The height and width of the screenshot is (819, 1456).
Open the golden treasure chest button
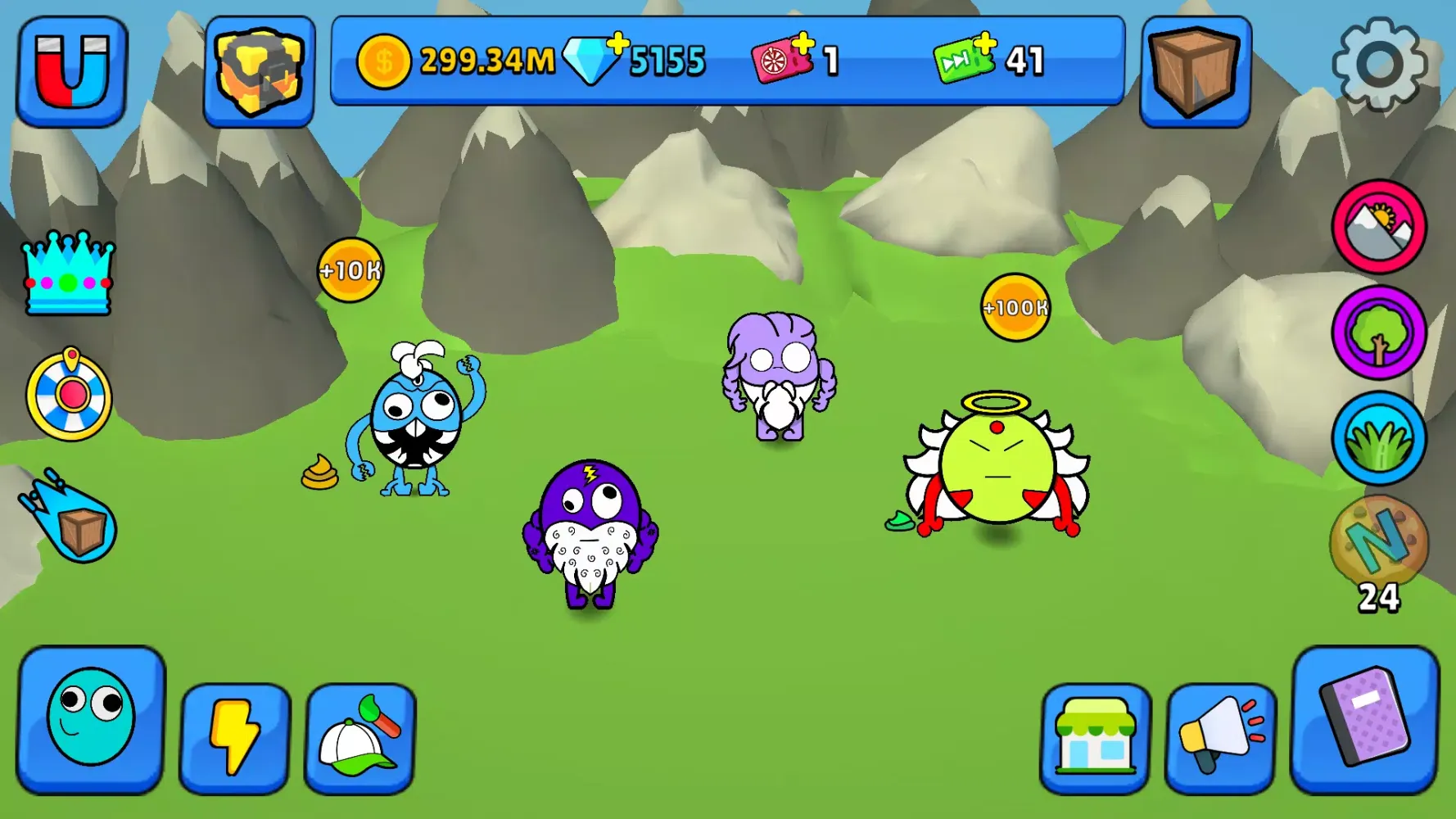[x=259, y=71]
